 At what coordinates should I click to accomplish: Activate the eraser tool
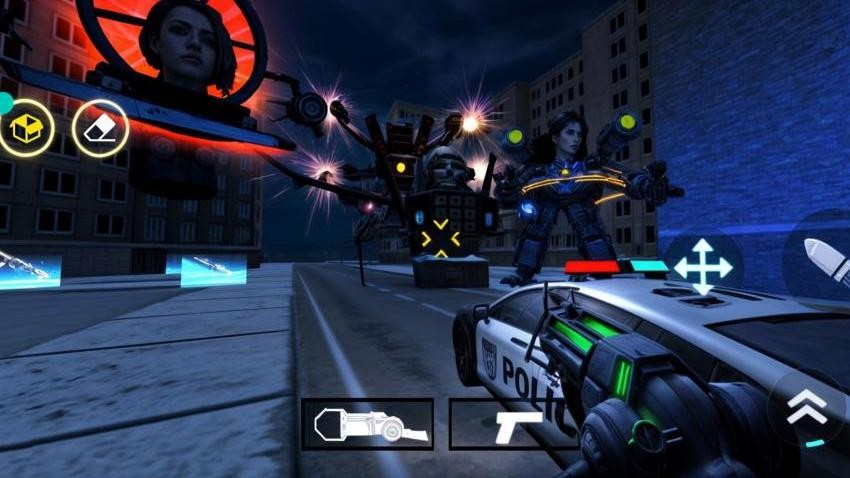100,128
